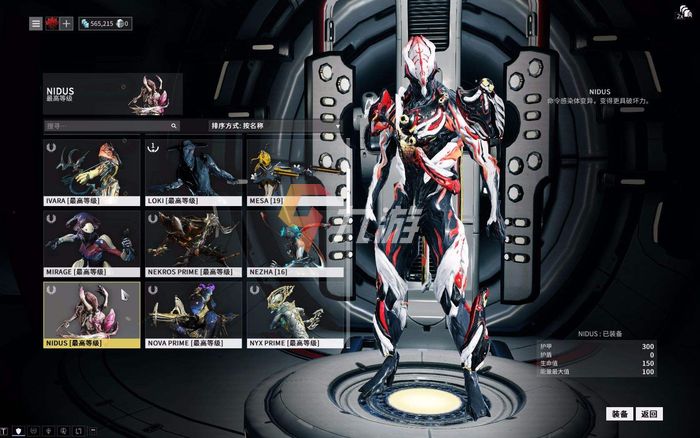Select the Mirage warframe tile
This screenshot has width=700, height=438.
pos(92,242)
